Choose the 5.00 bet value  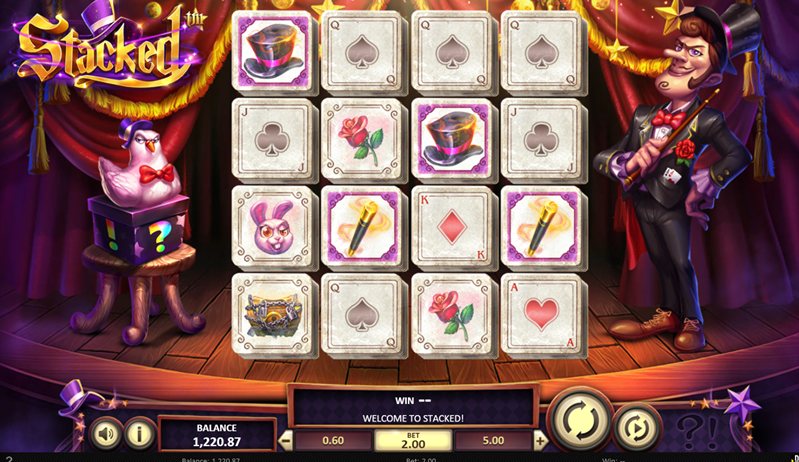493,440
